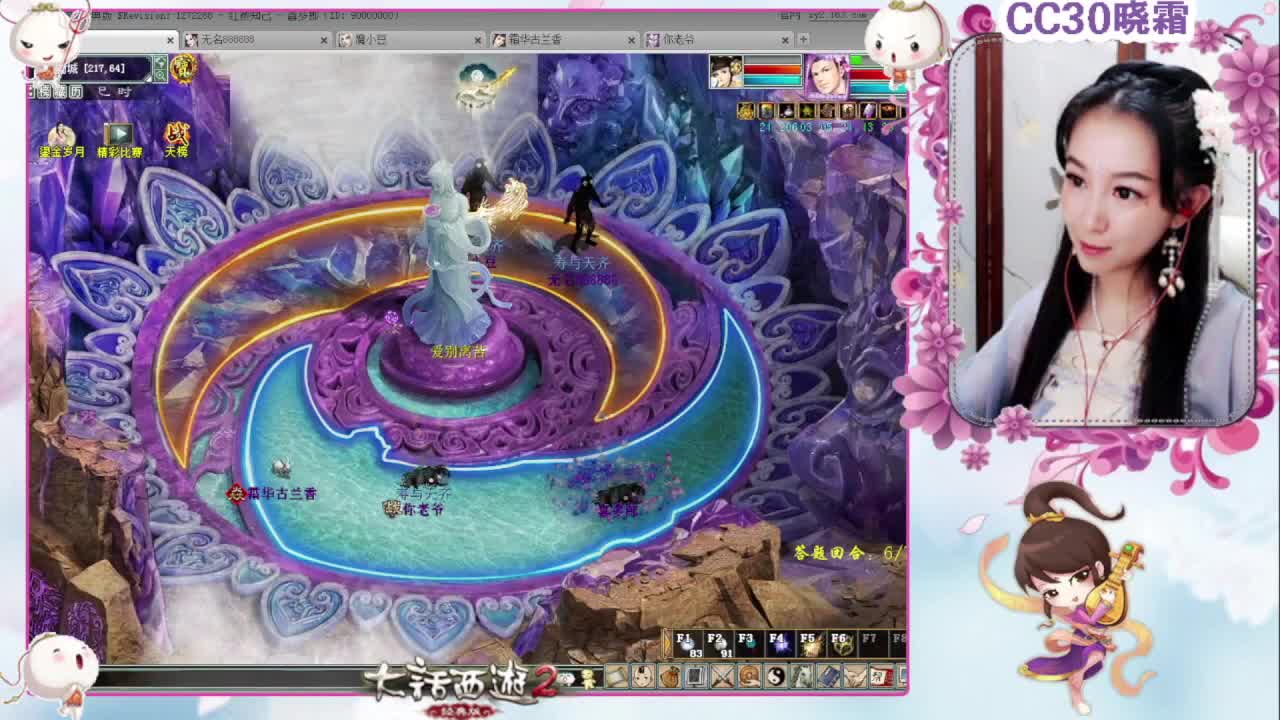Click the 垦金岁月 event icon
This screenshot has height=720, width=1280.
coord(60,132)
